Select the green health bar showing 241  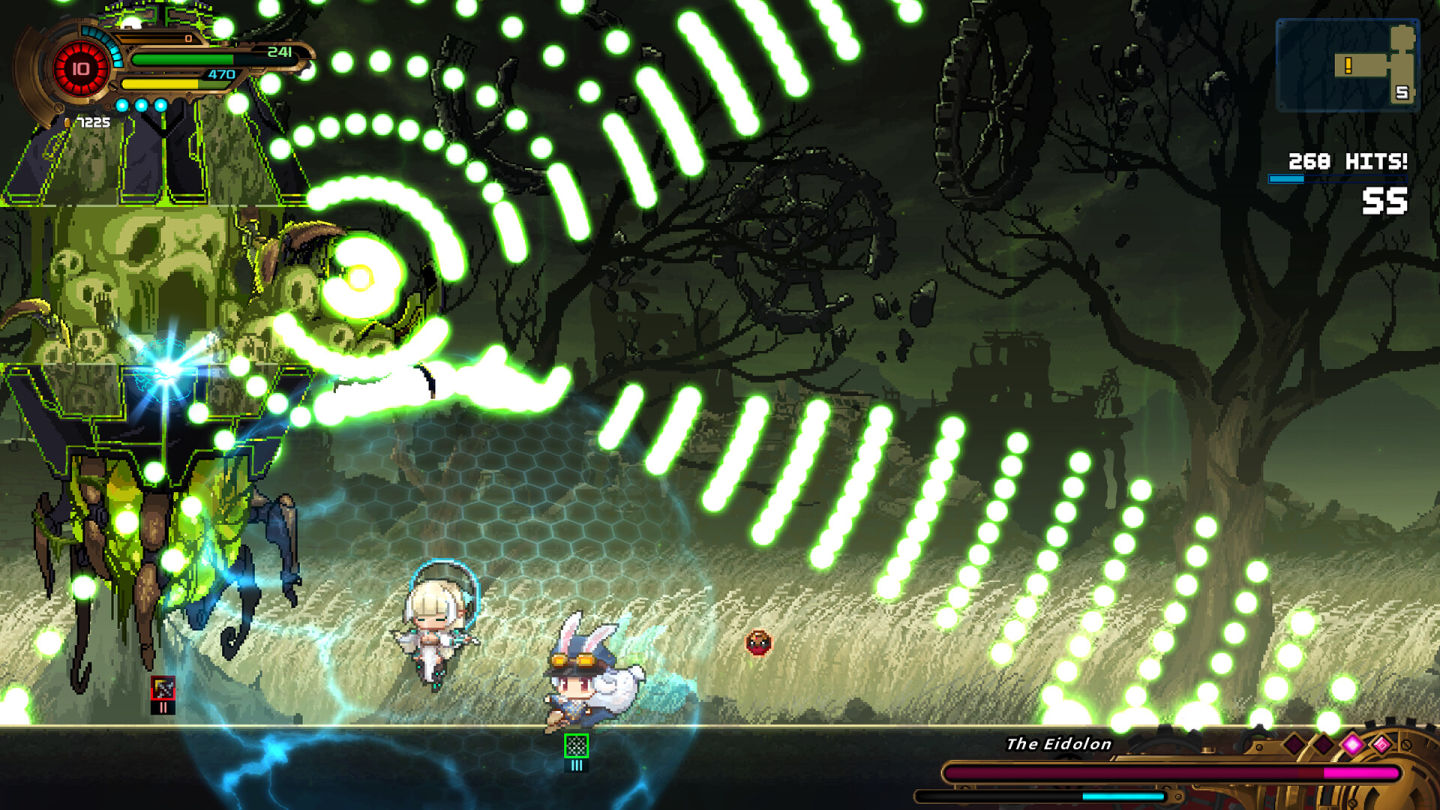(183, 58)
